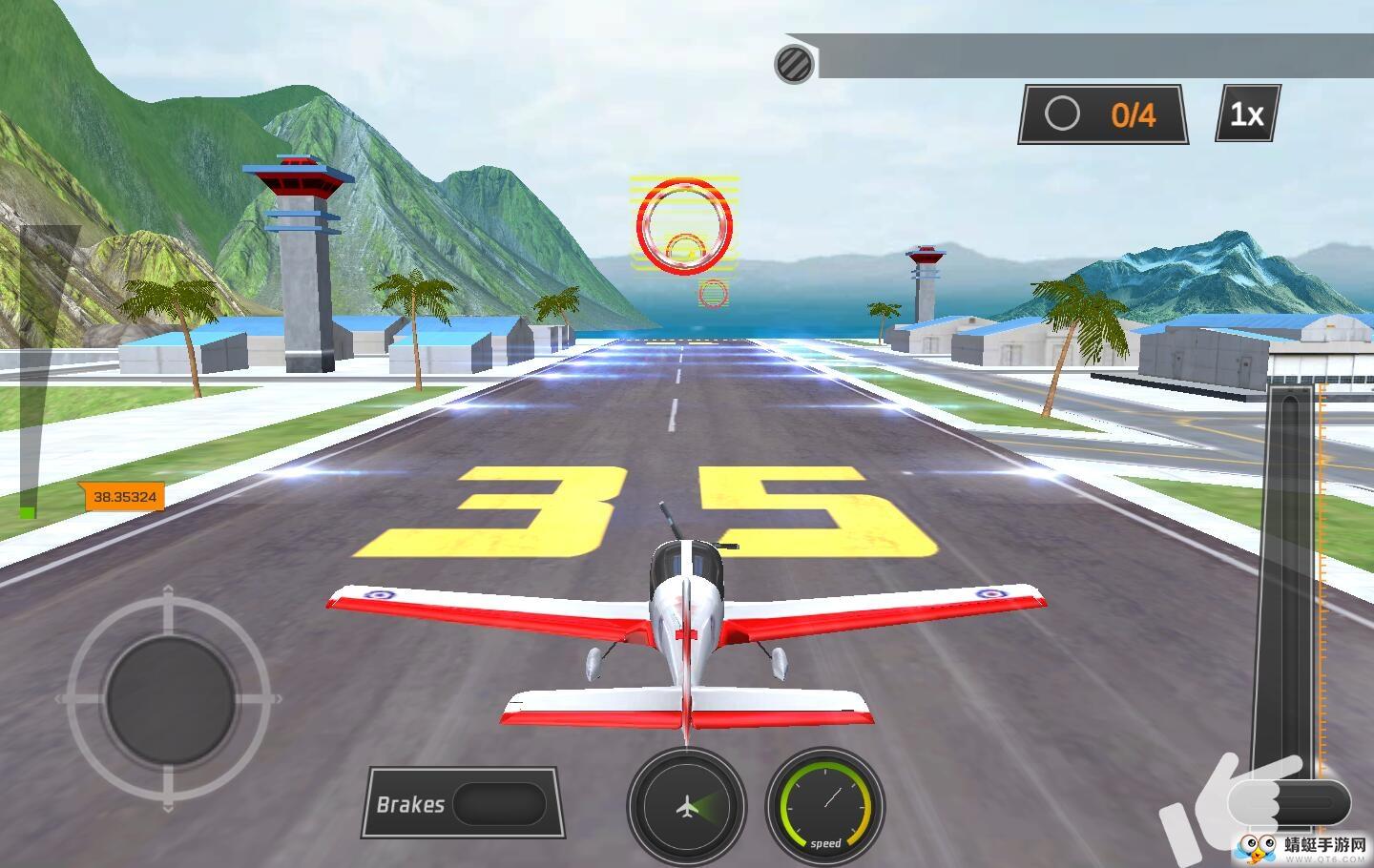This screenshot has width=1374, height=868.
Task: Click the throttle slider handle
Action: (x=1288, y=801)
